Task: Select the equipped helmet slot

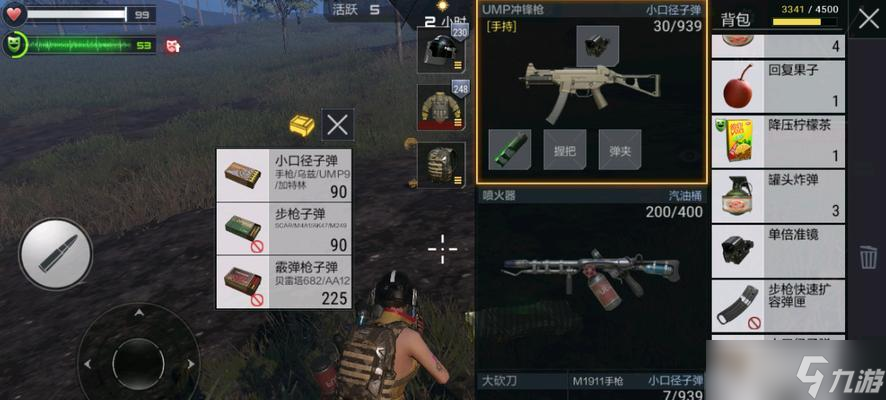Action: [x=442, y=49]
